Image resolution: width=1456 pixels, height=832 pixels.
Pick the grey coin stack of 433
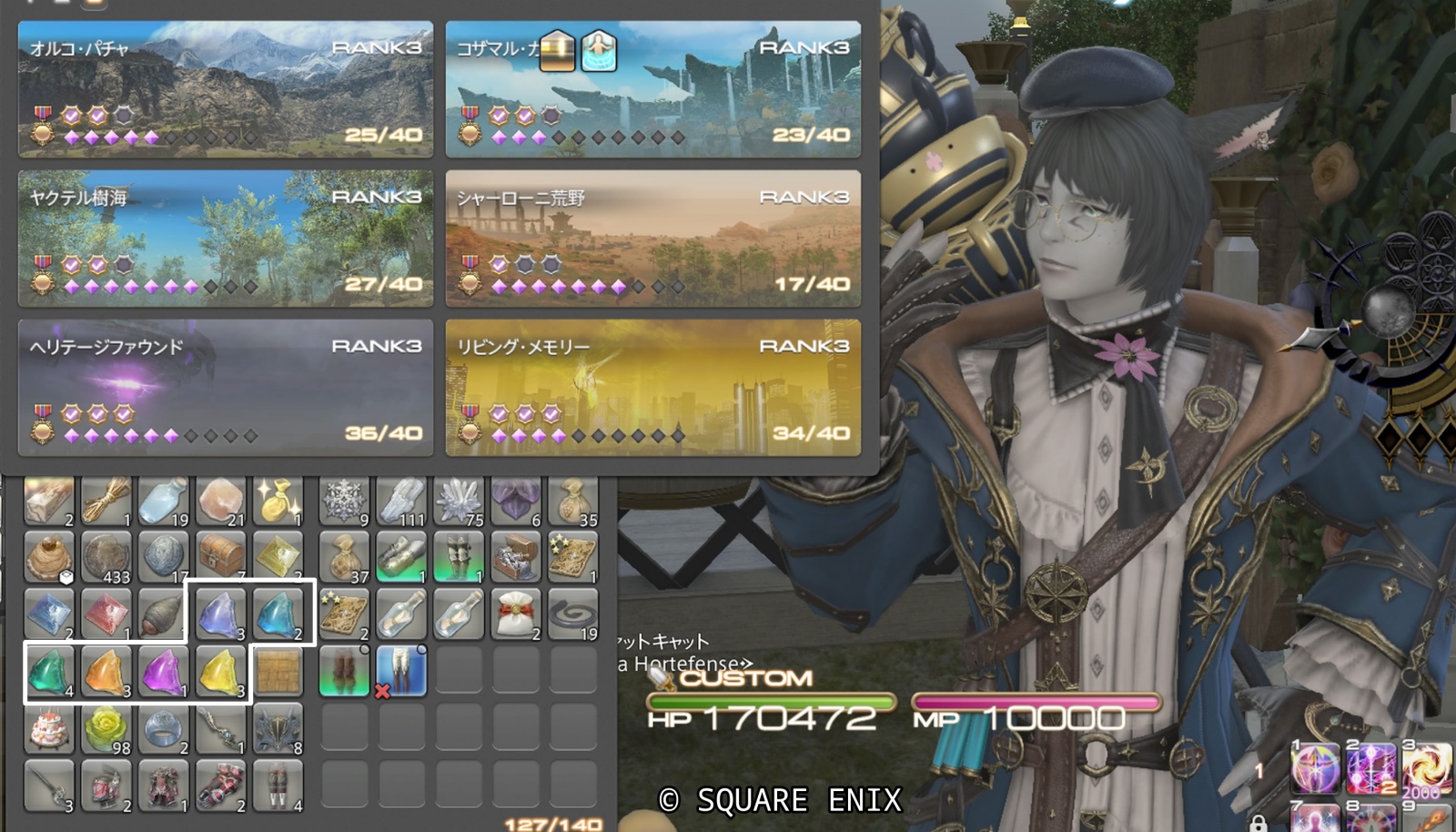[x=106, y=555]
